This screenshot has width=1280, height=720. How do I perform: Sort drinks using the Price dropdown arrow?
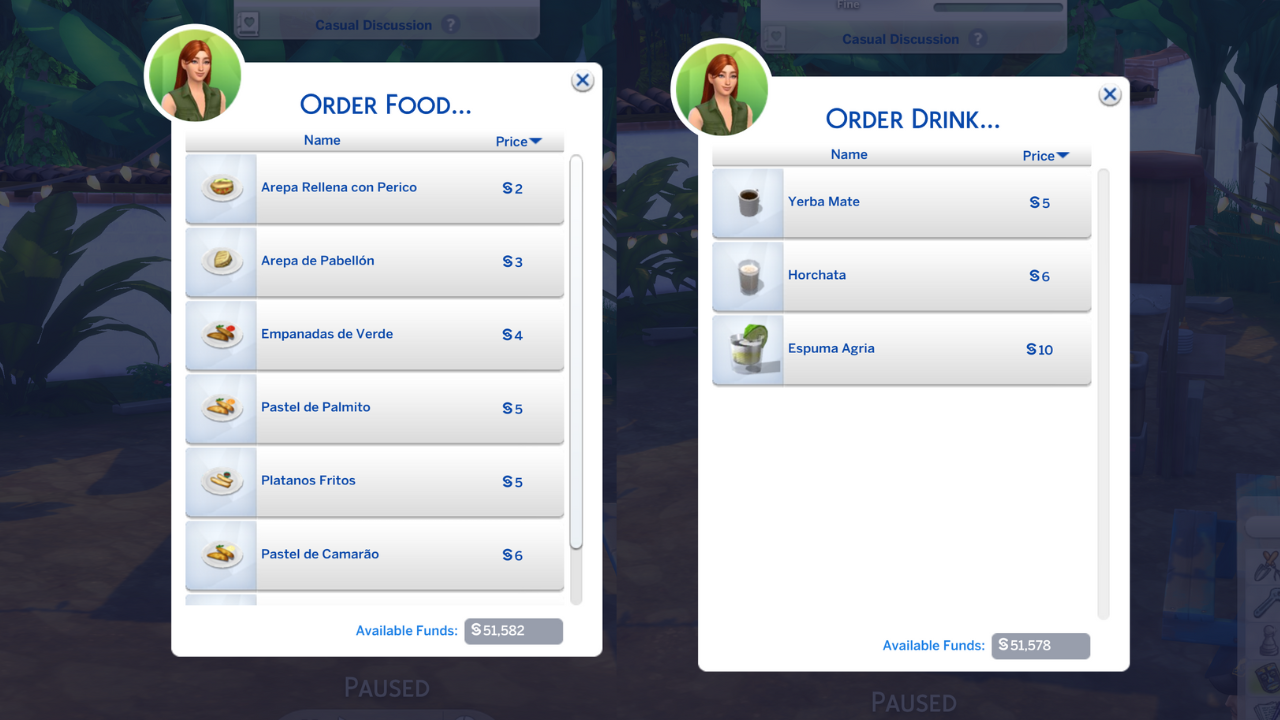coord(1063,155)
